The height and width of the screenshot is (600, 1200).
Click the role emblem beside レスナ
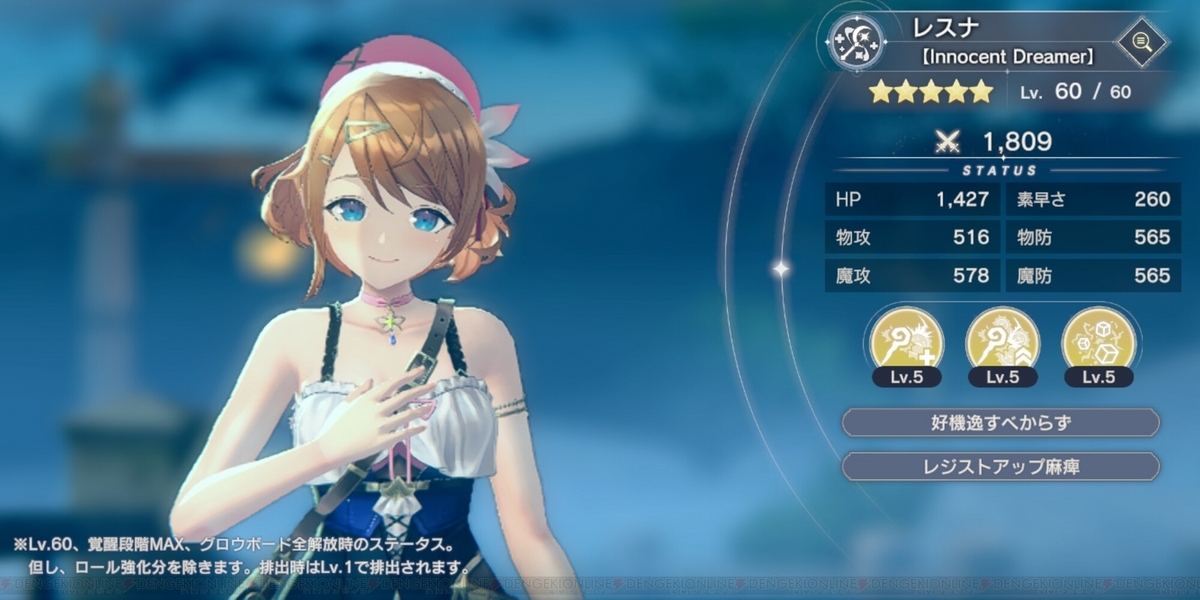[x=855, y=42]
